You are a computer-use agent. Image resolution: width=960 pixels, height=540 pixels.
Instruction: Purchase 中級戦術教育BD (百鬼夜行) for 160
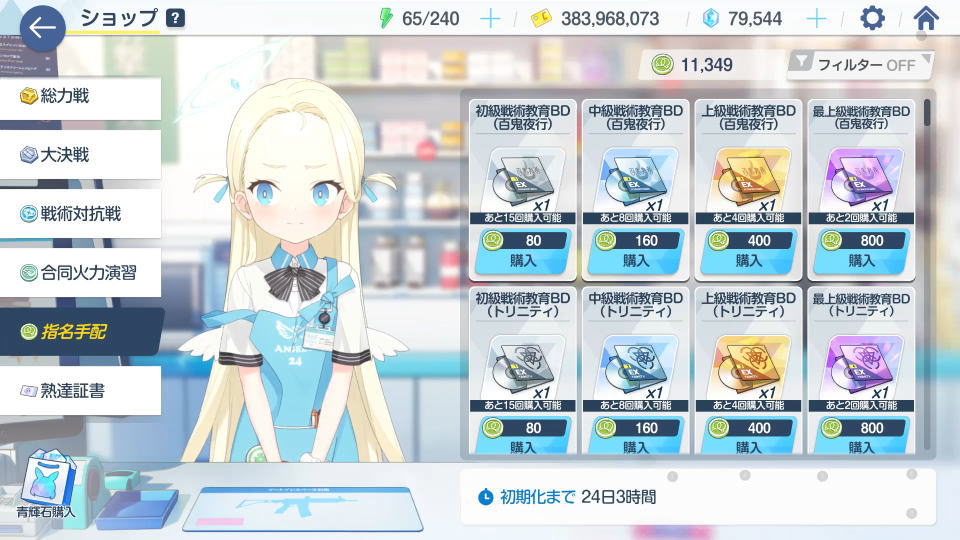(636, 250)
